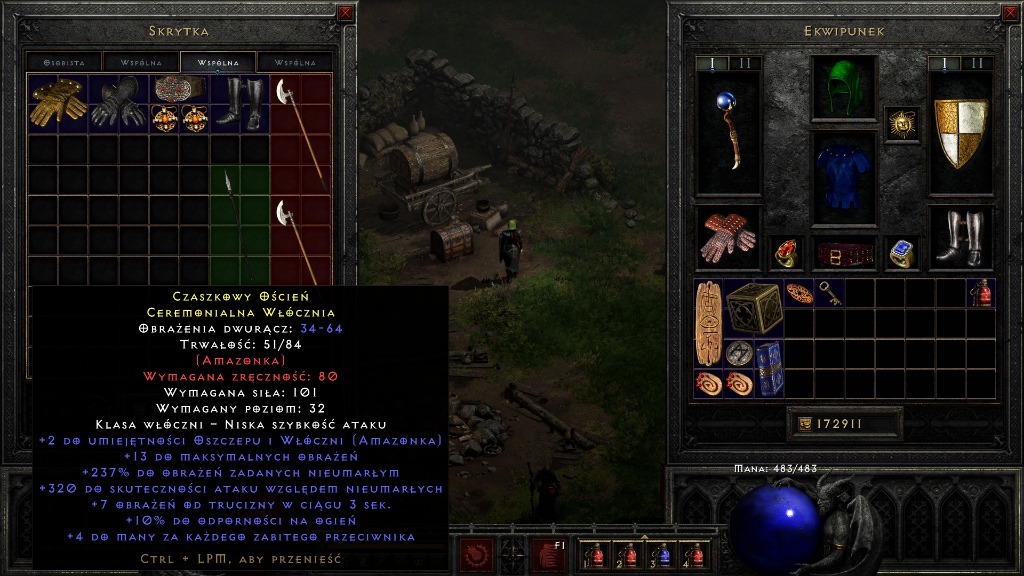Close the Skrytka stash window

[345, 13]
